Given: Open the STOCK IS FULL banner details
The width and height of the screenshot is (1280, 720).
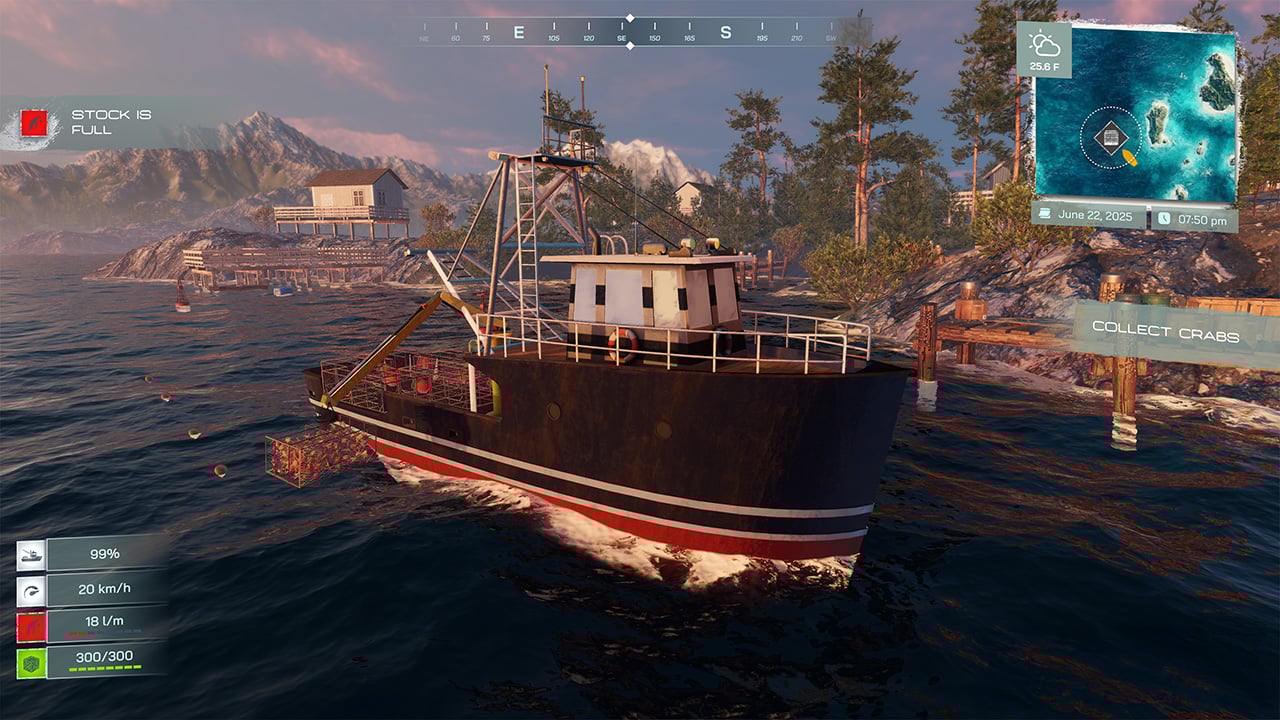Looking at the screenshot, I should (110, 120).
